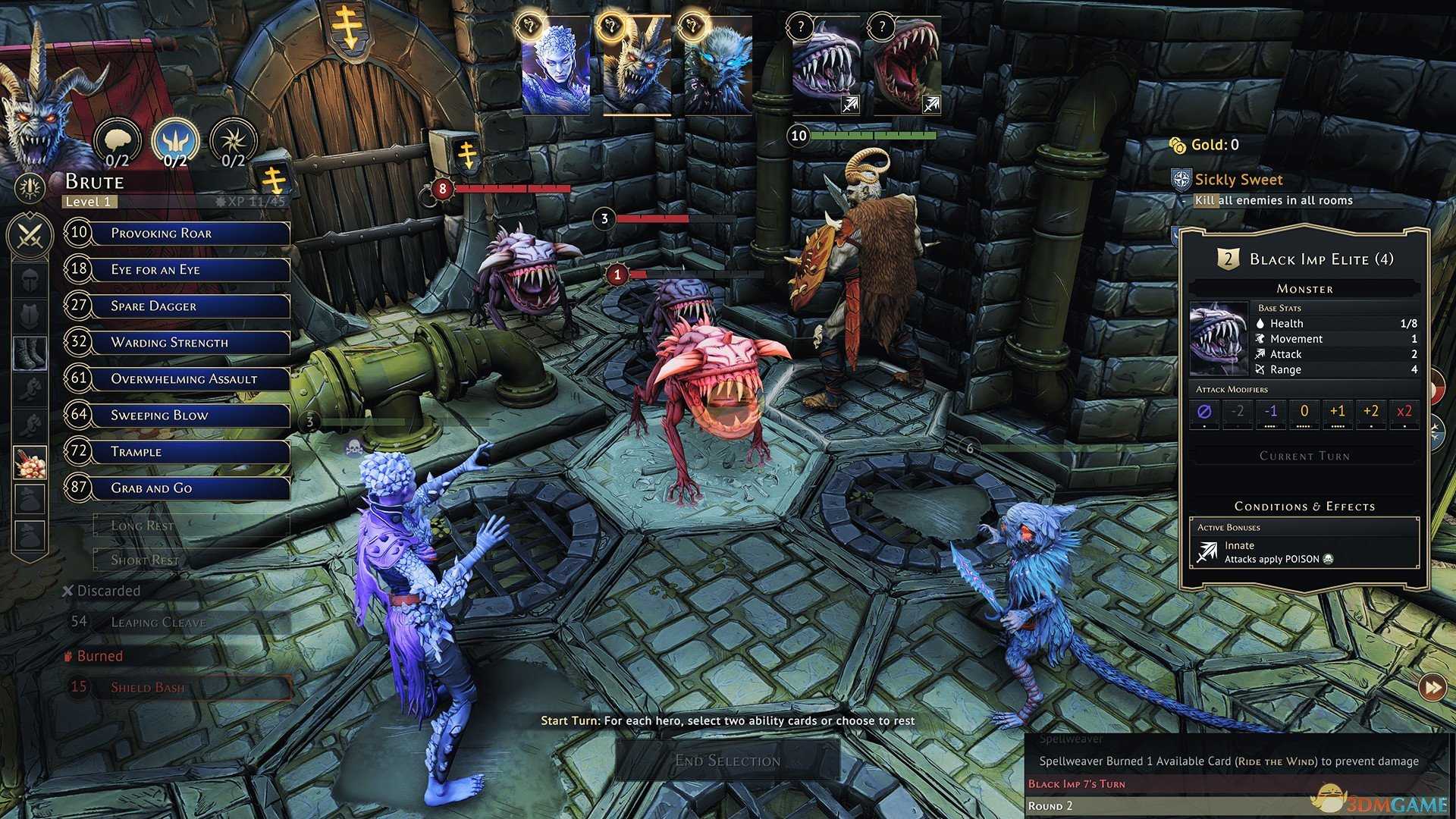Click the End Selection button
The image size is (1456, 819).
[726, 760]
